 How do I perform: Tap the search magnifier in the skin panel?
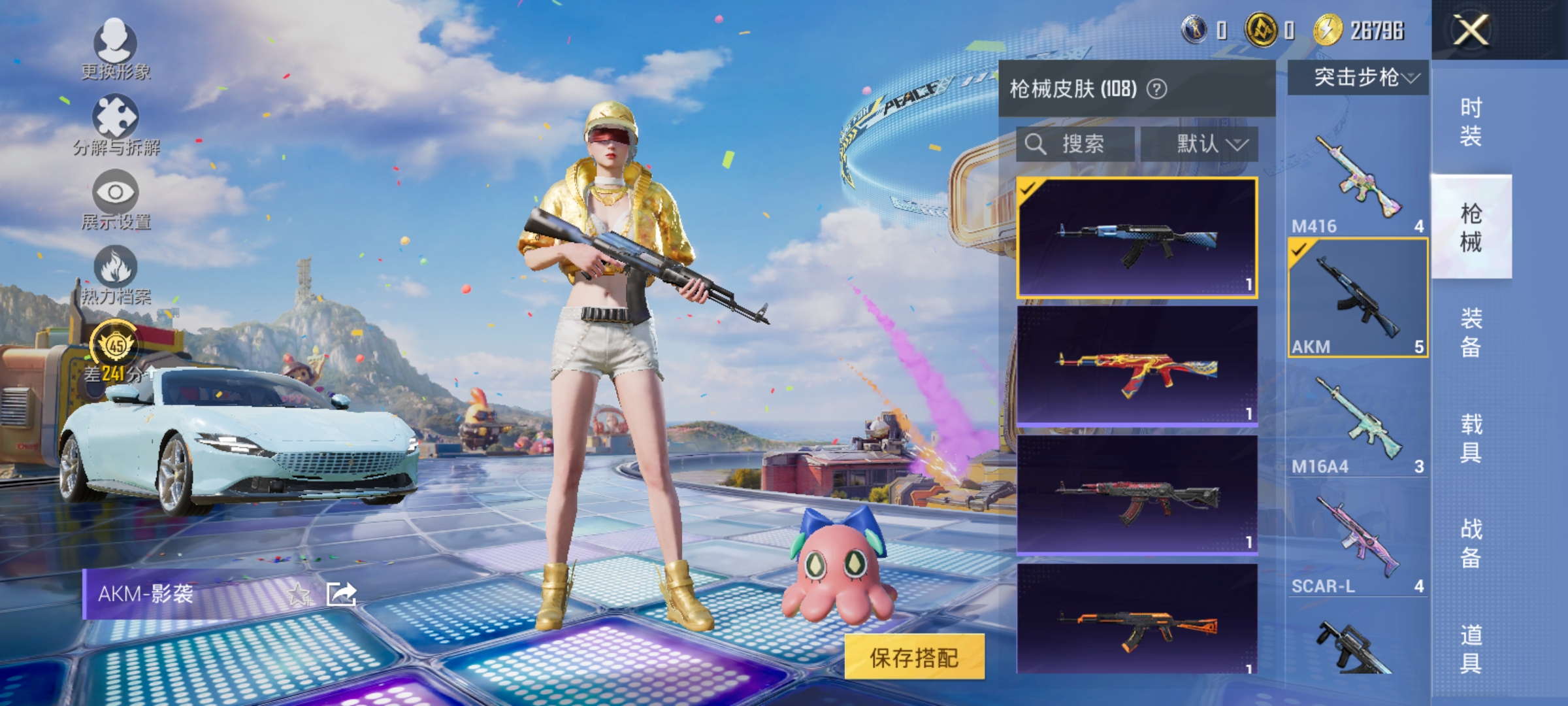coord(1037,144)
